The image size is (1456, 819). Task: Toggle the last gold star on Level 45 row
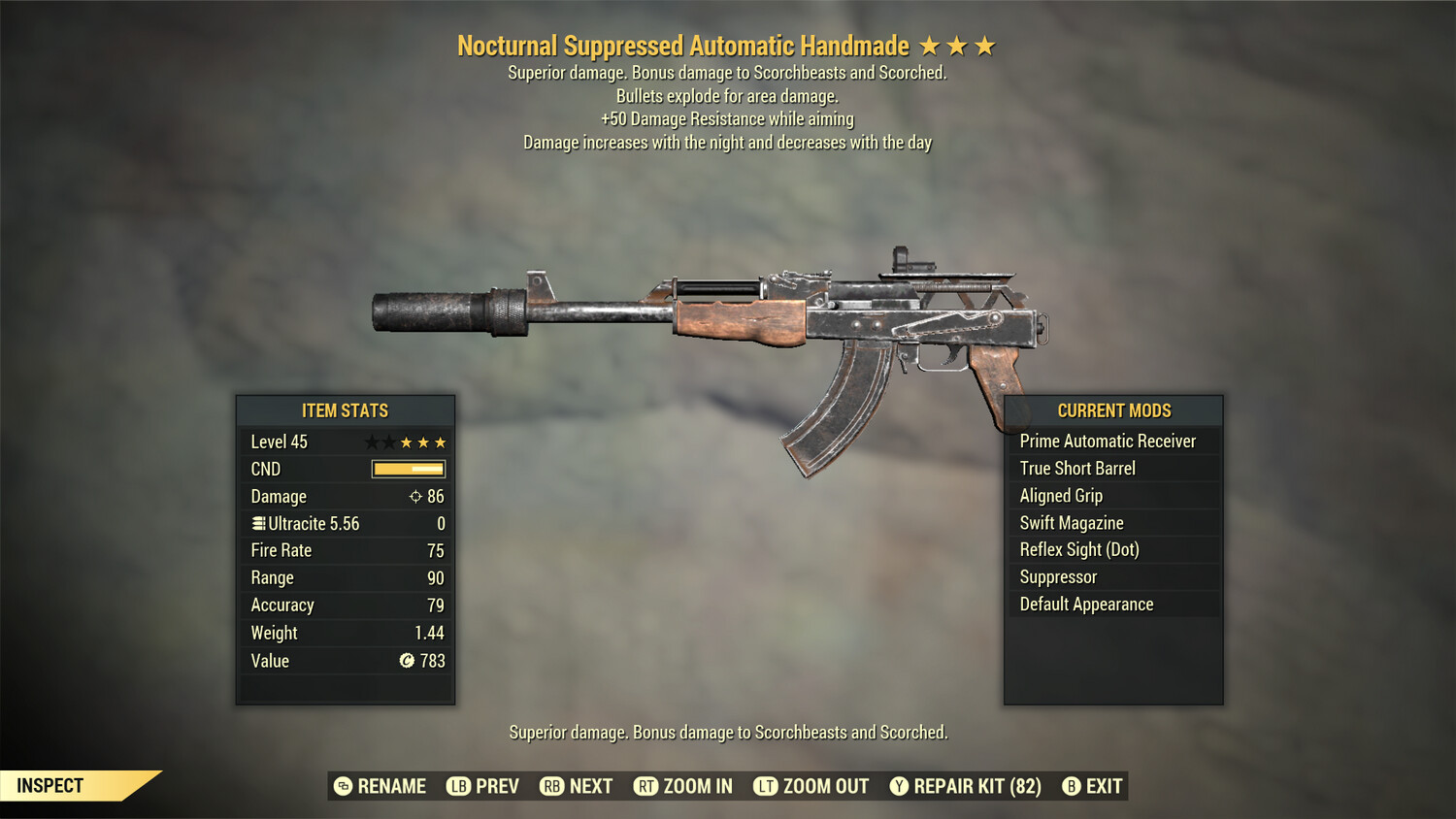(x=439, y=442)
